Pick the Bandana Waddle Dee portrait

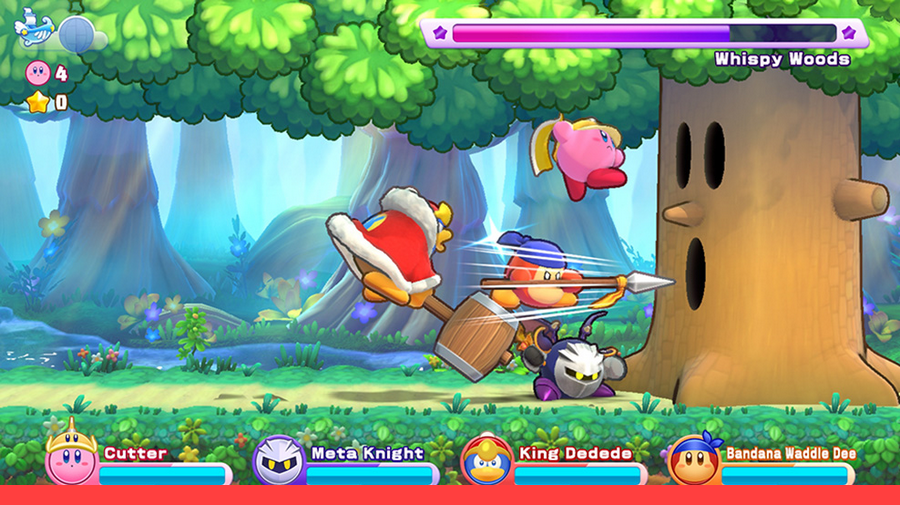[693, 461]
